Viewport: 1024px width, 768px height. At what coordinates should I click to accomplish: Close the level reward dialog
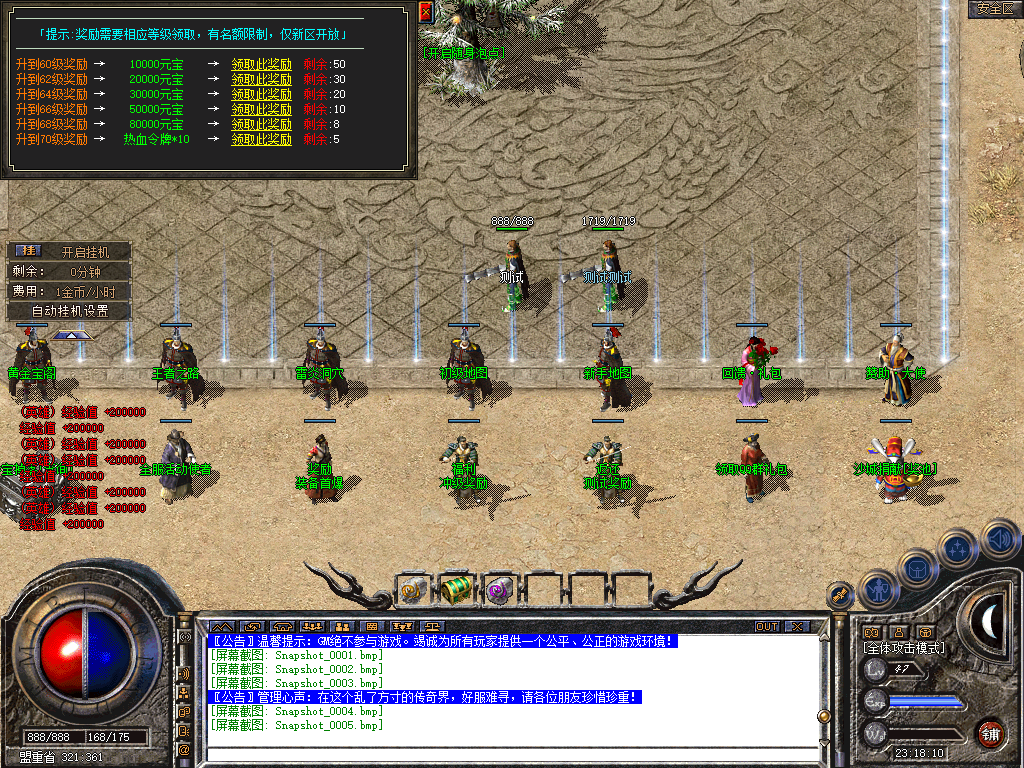click(426, 12)
